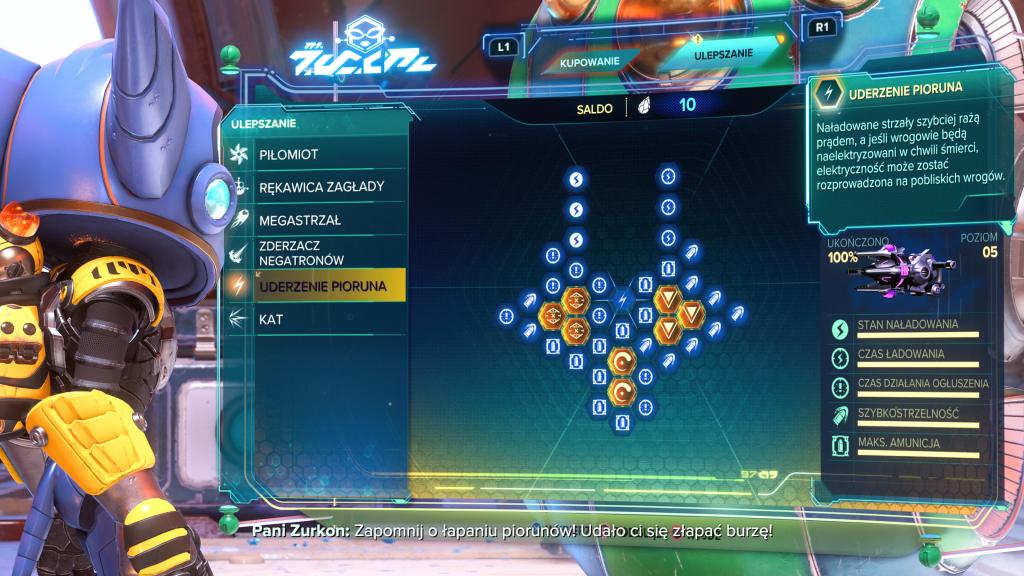1024x576 pixels.
Task: Click the central lightning bolt upgrade node
Action: coord(622,299)
